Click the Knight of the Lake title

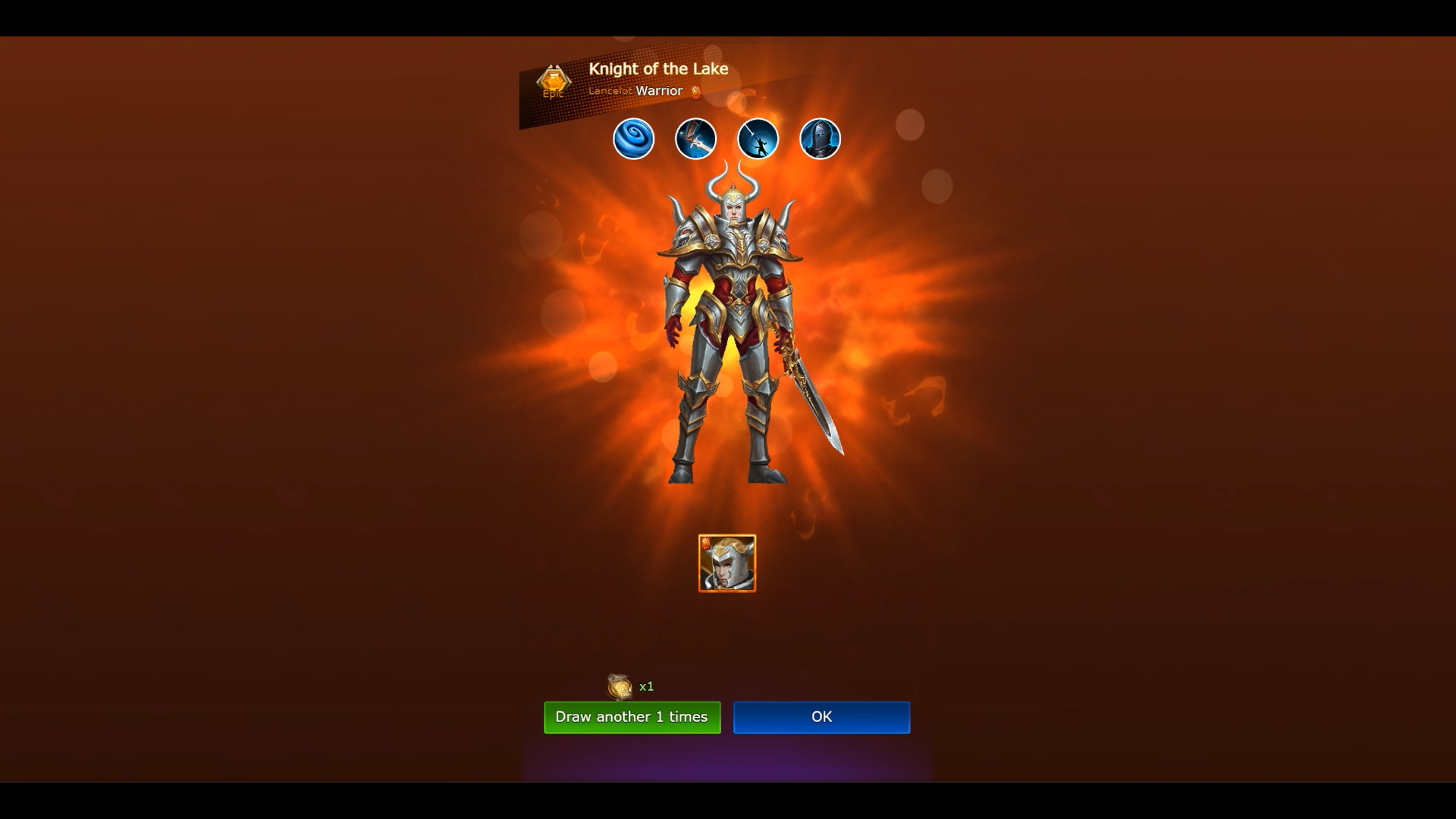click(x=659, y=68)
